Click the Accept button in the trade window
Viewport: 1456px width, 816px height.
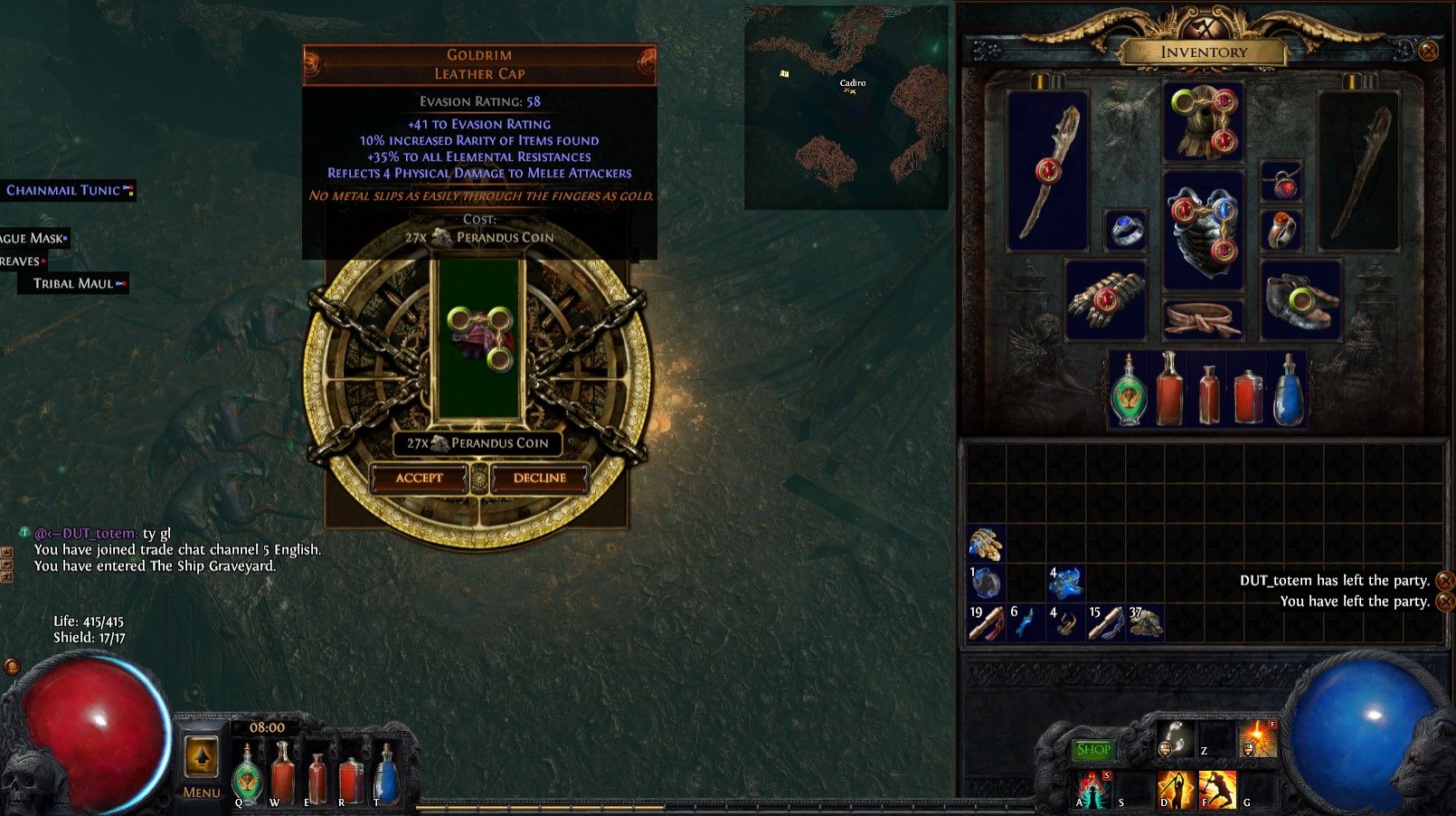420,479
